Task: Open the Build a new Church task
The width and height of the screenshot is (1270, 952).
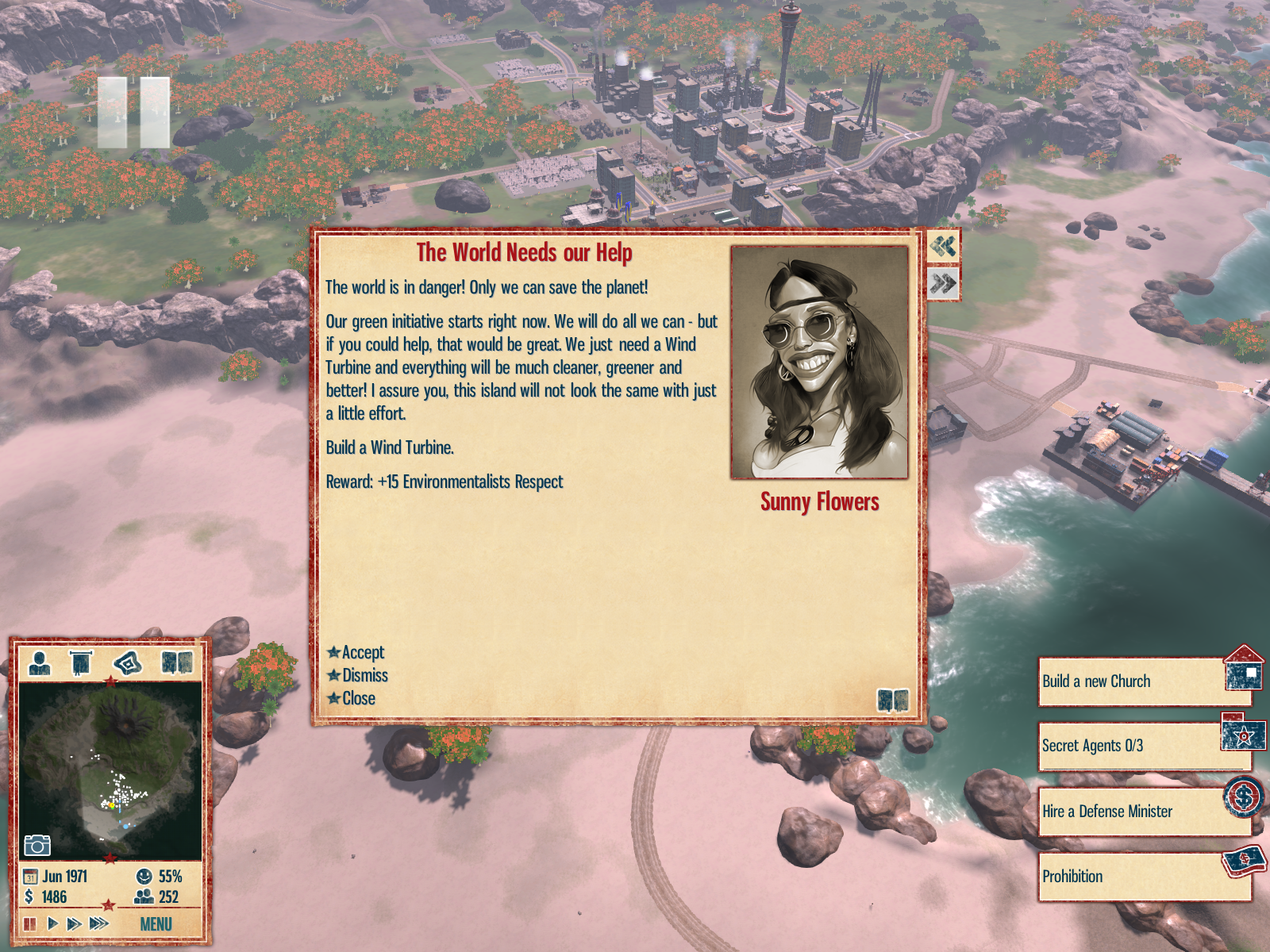Action: click(x=1133, y=681)
